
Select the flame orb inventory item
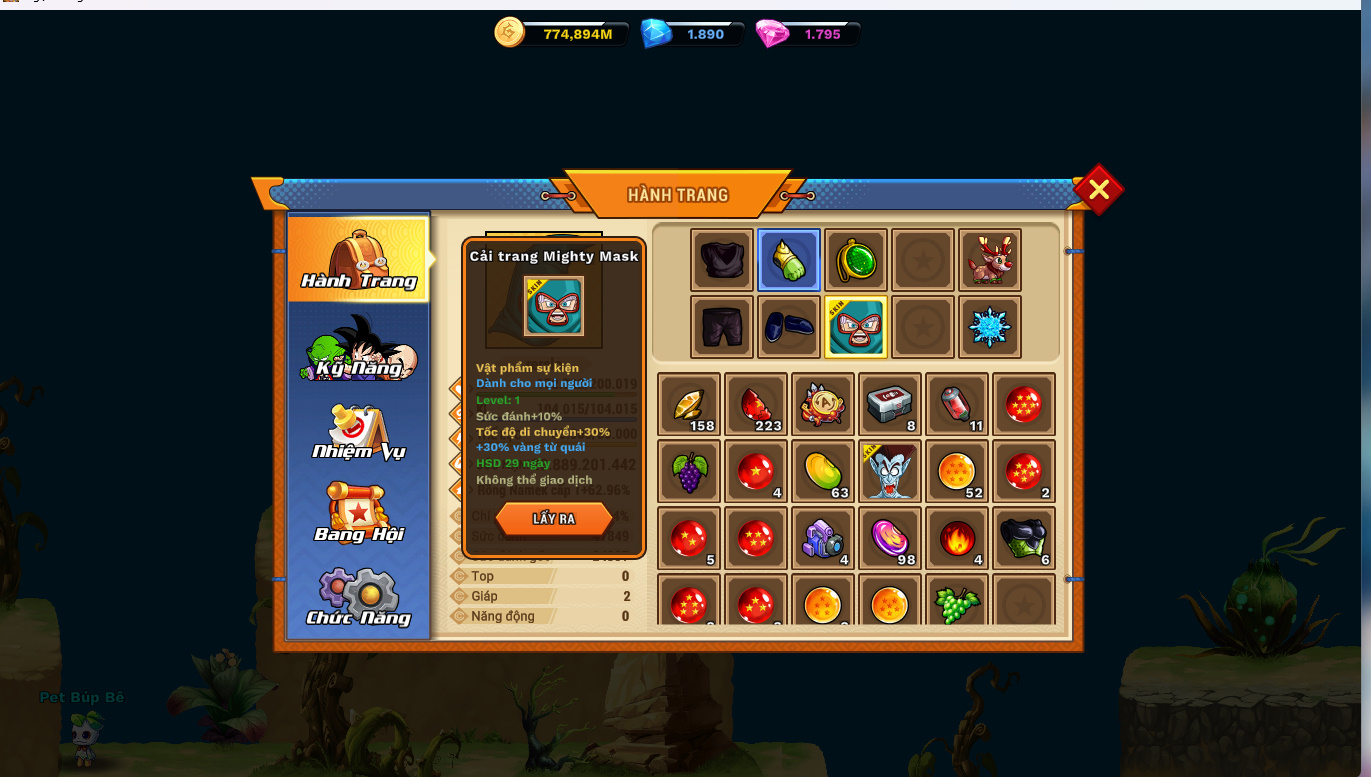coord(957,538)
